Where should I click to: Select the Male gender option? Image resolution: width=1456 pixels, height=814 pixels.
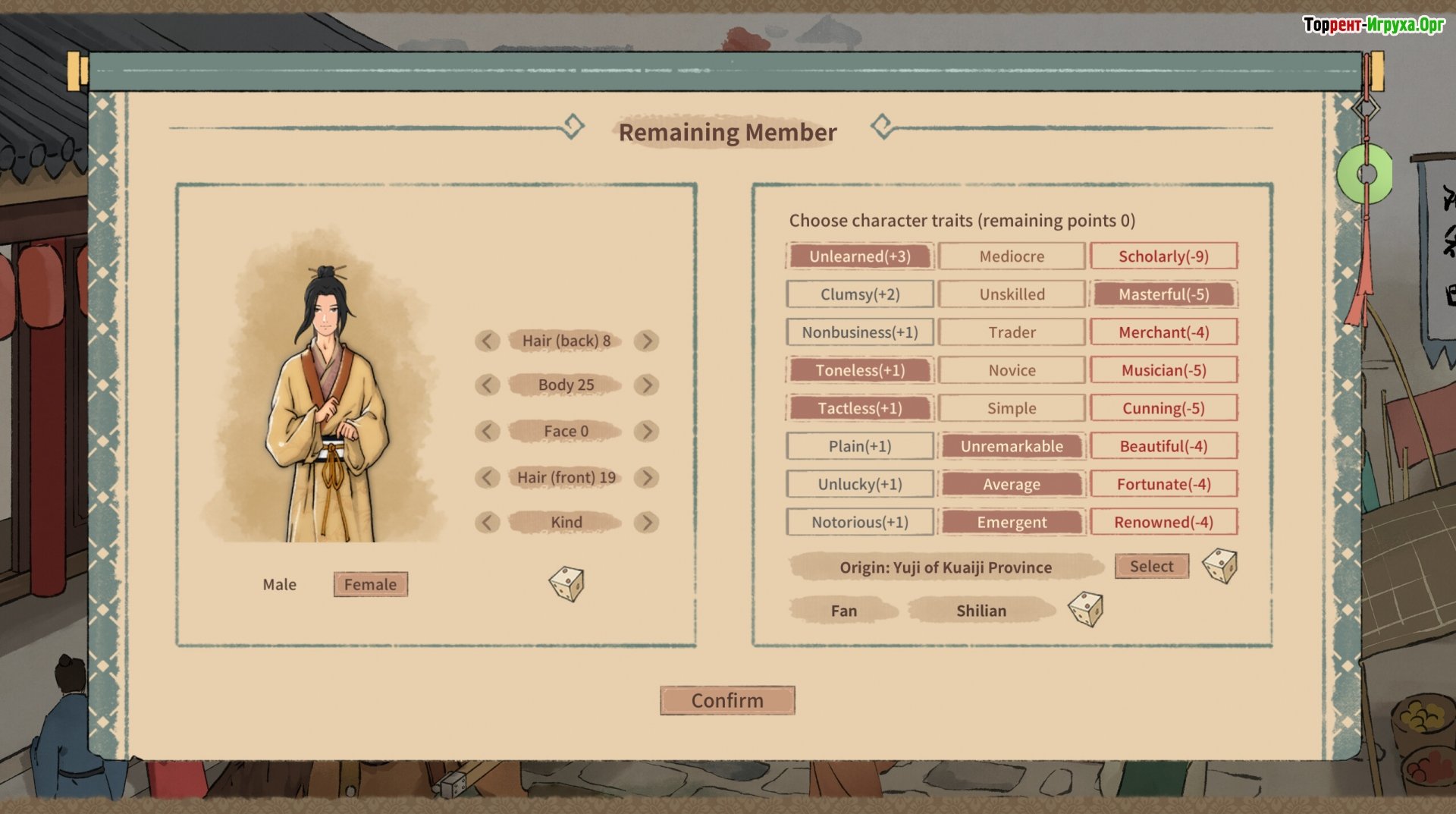(x=279, y=585)
